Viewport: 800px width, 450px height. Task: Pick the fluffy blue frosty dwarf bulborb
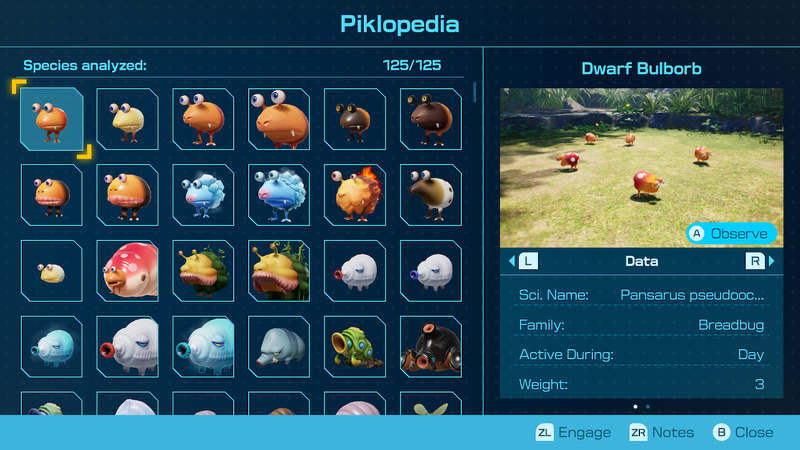point(203,195)
